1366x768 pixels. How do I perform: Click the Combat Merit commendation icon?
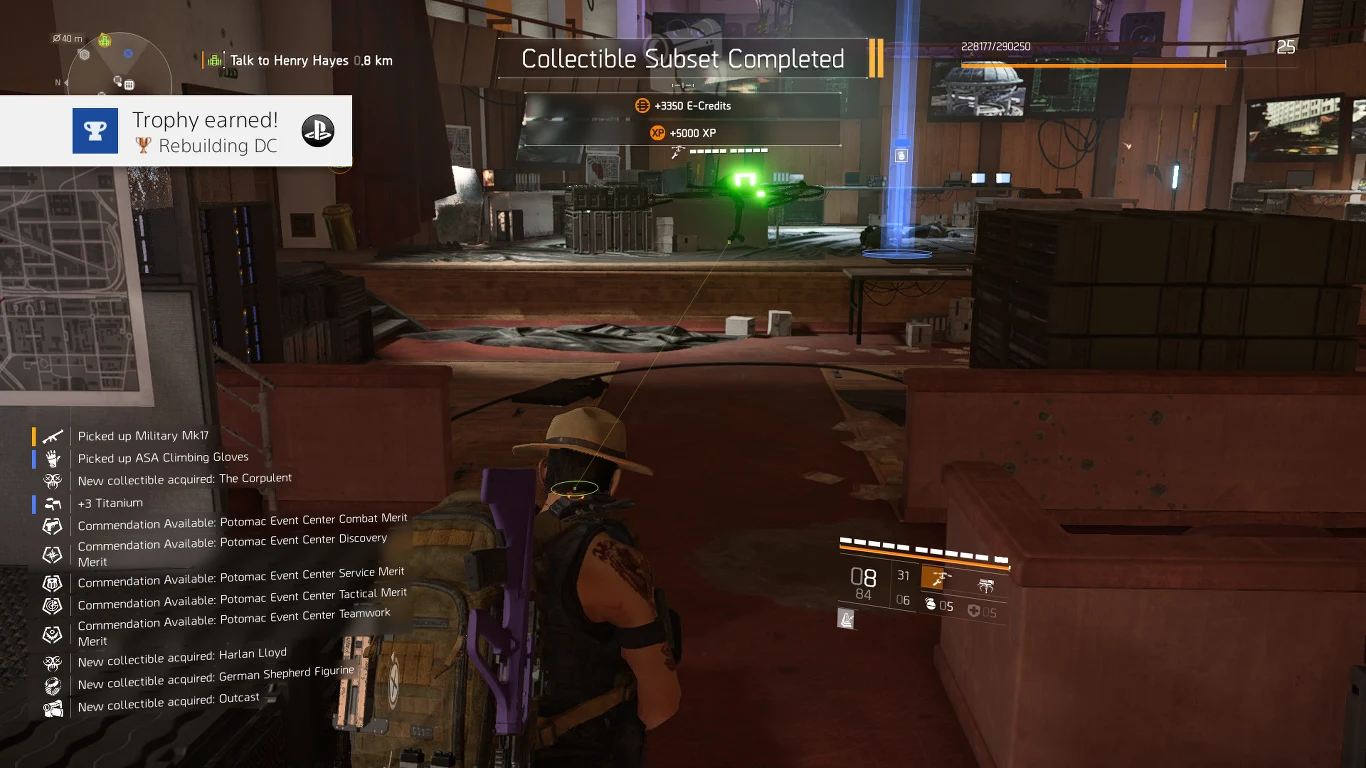pyautogui.click(x=52, y=525)
